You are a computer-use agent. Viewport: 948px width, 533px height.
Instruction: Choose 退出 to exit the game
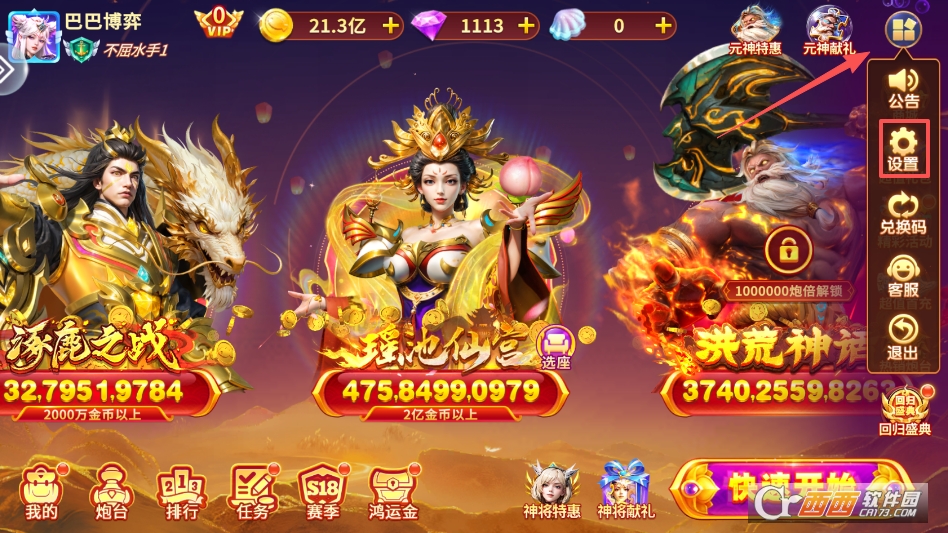(903, 338)
